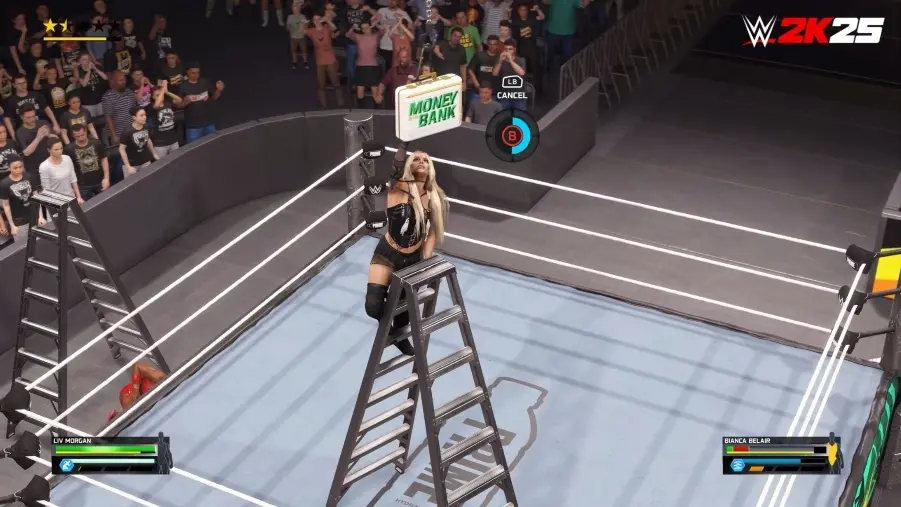Click Liv Morgan's blue hexagon payback icon
The image size is (901, 507).
[x=66, y=464]
